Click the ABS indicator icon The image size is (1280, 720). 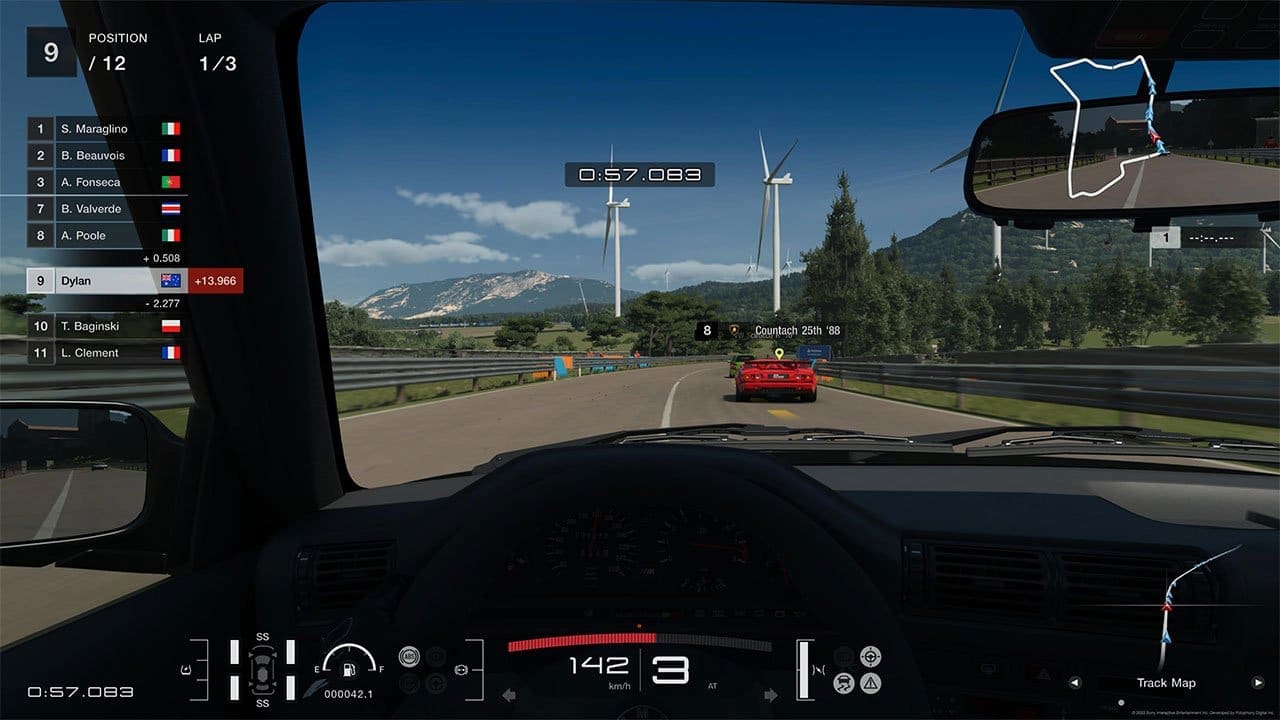tap(409, 656)
